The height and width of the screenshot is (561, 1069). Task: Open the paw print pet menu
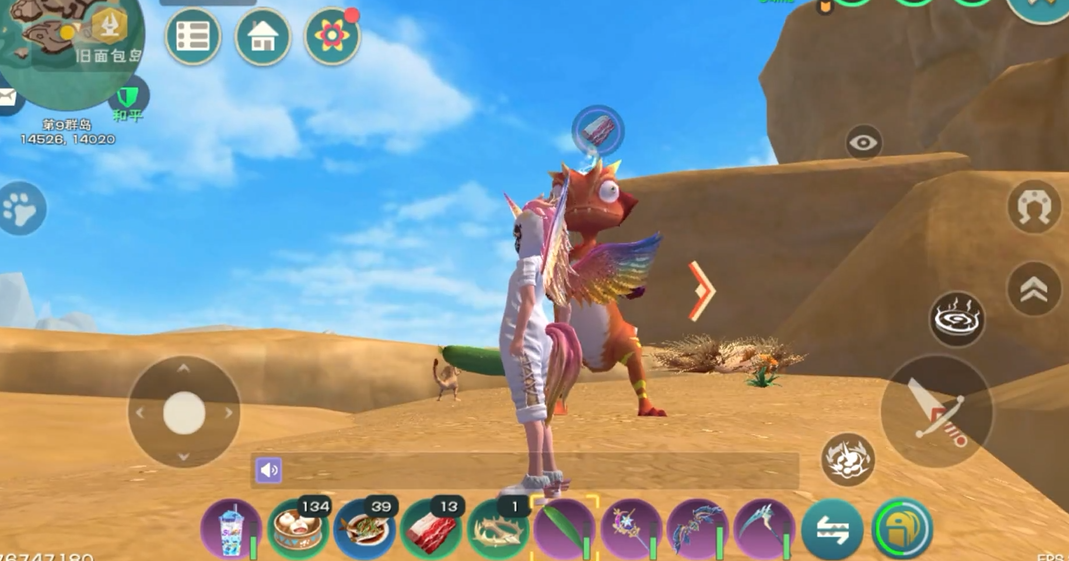click(x=21, y=209)
